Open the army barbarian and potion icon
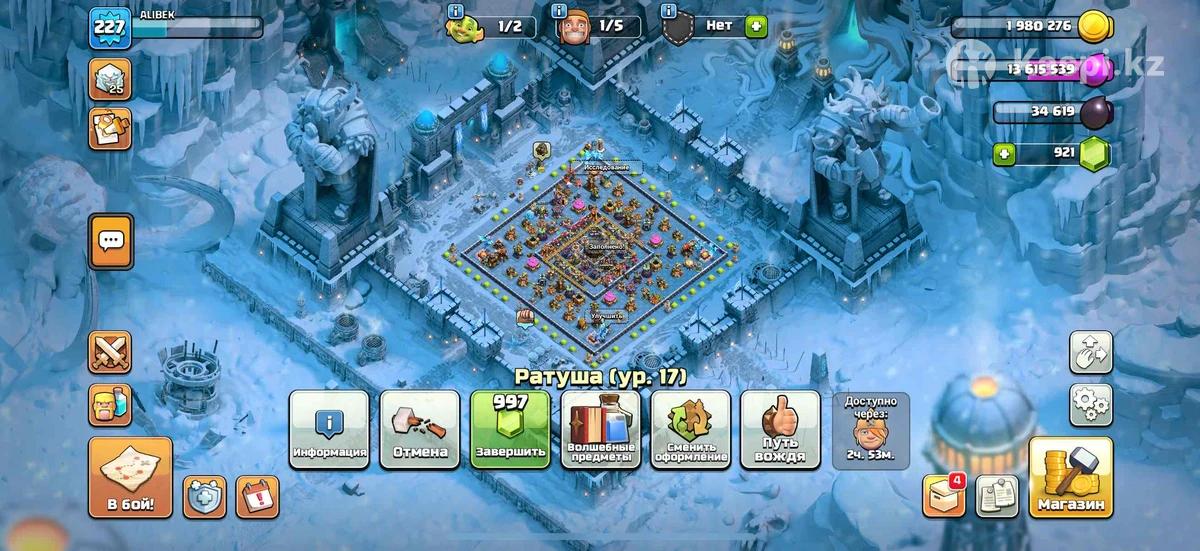 pos(110,404)
